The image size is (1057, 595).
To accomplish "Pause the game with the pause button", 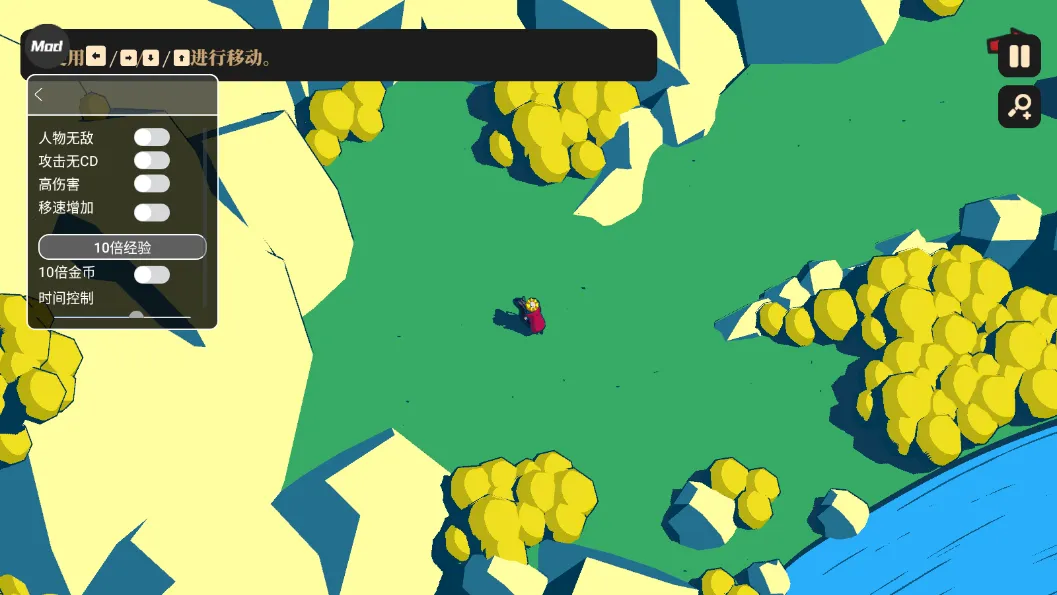I will click(x=1019, y=56).
